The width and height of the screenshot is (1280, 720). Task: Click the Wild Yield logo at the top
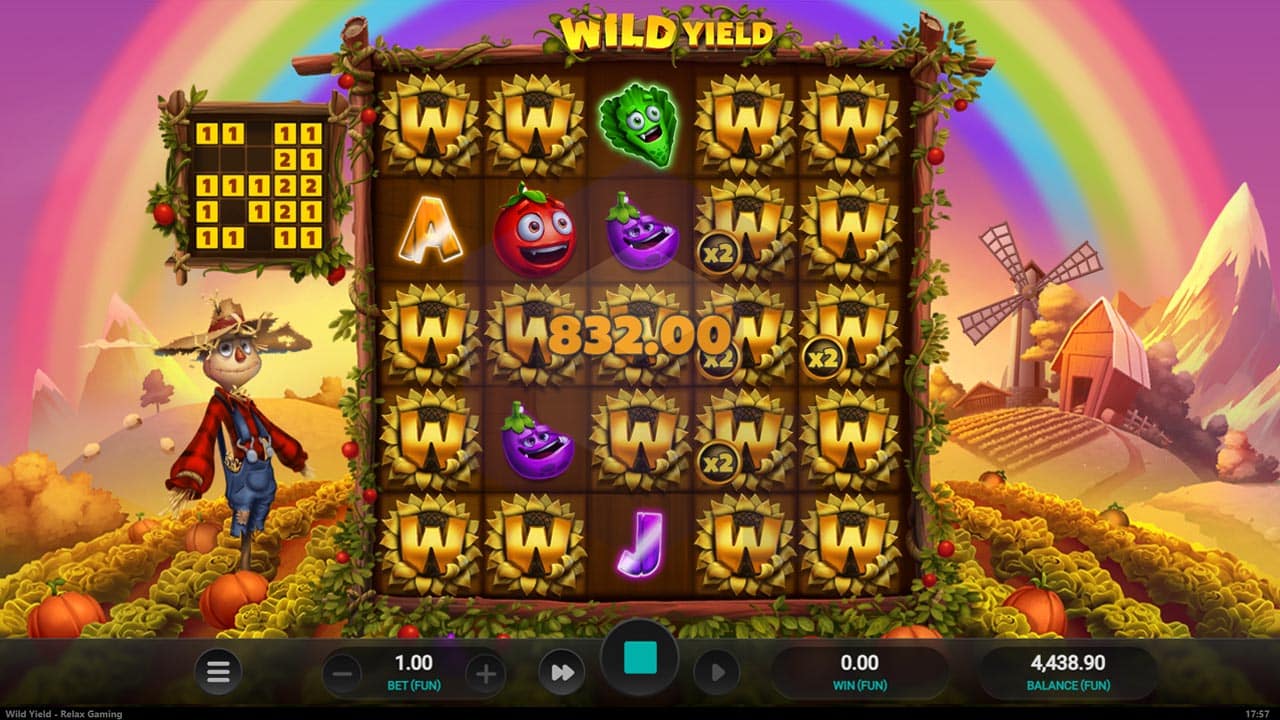[x=667, y=32]
